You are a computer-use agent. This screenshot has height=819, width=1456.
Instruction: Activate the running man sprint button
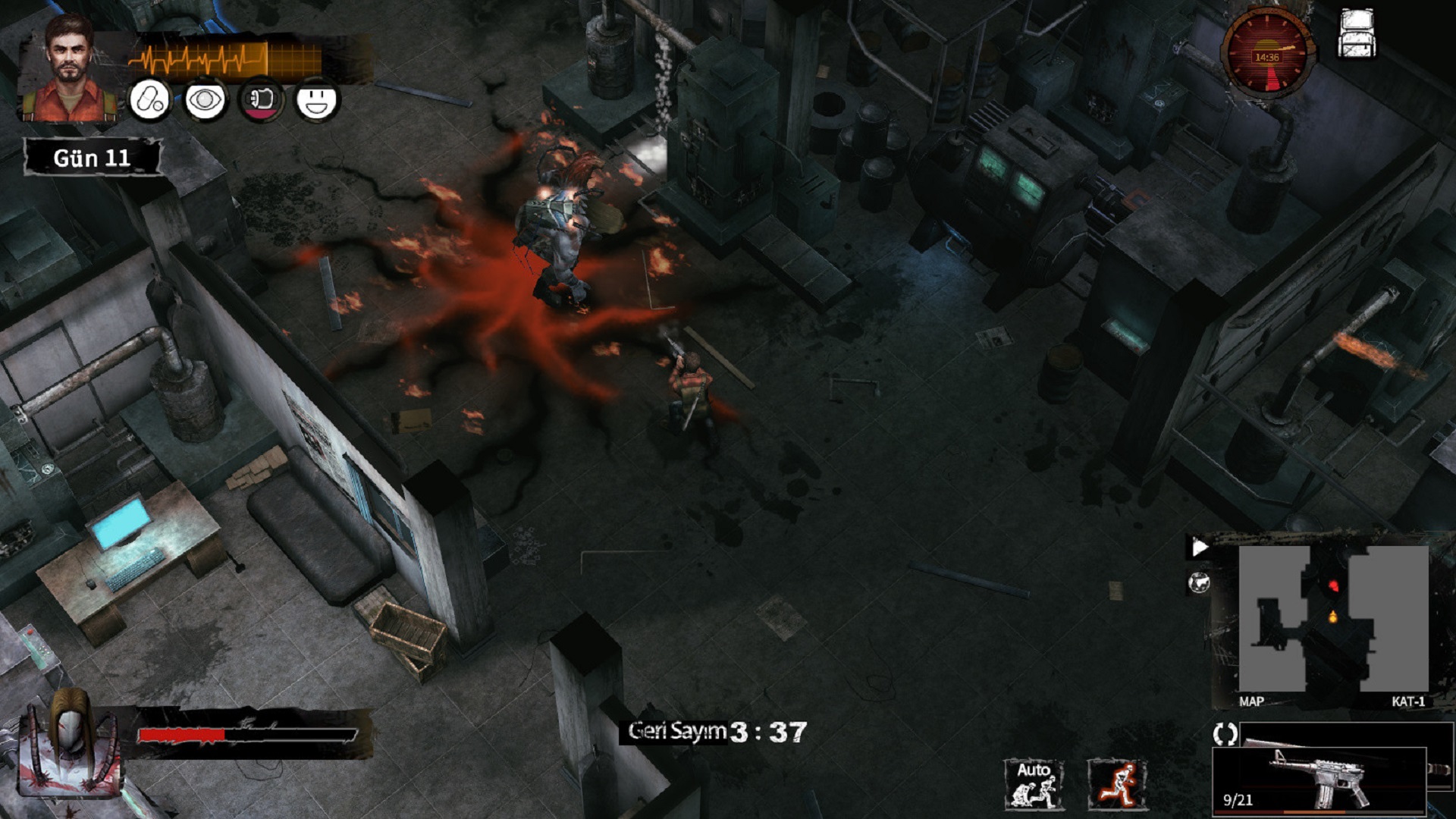[1116, 784]
